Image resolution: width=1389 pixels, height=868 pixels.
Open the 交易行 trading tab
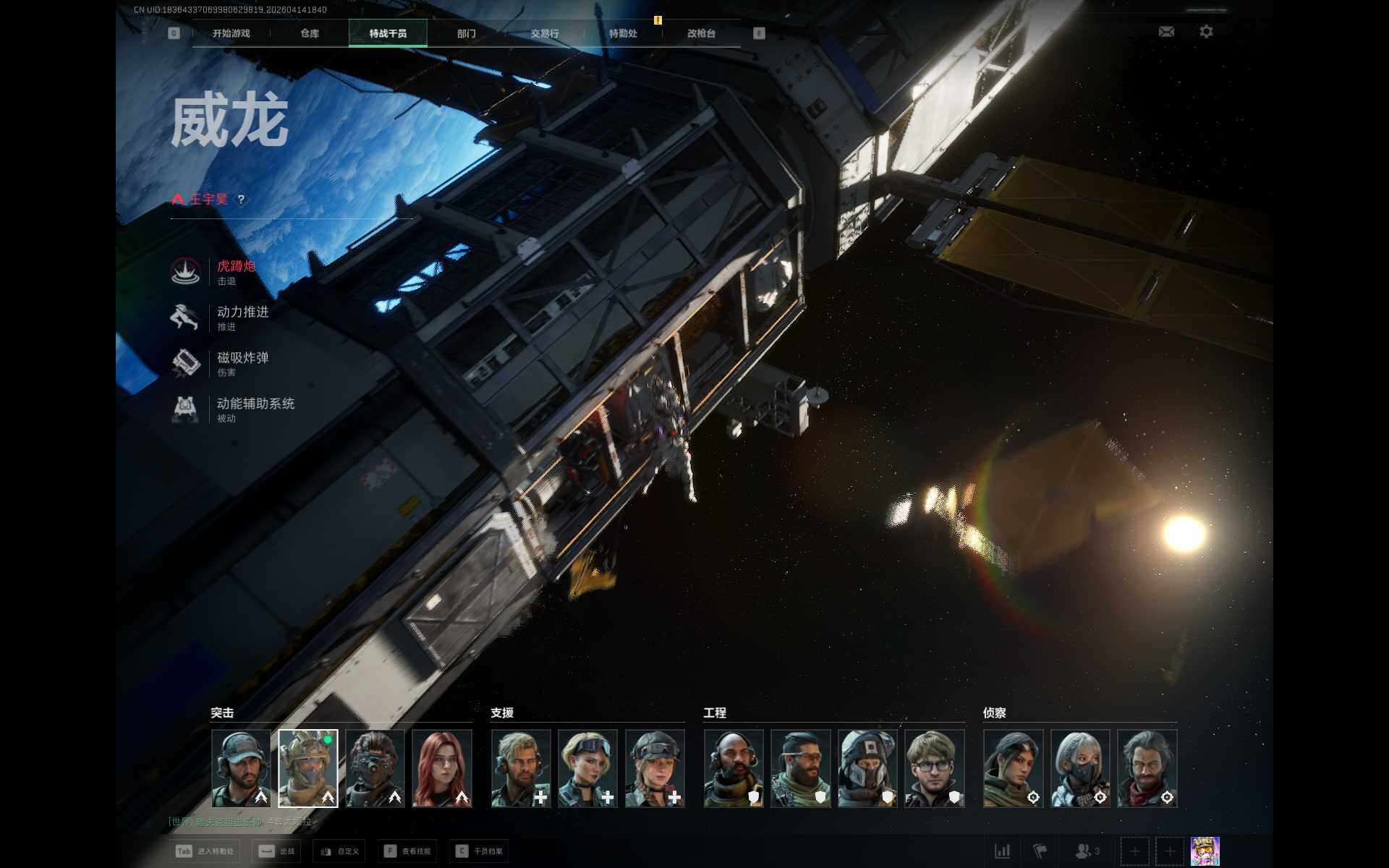pyautogui.click(x=545, y=33)
